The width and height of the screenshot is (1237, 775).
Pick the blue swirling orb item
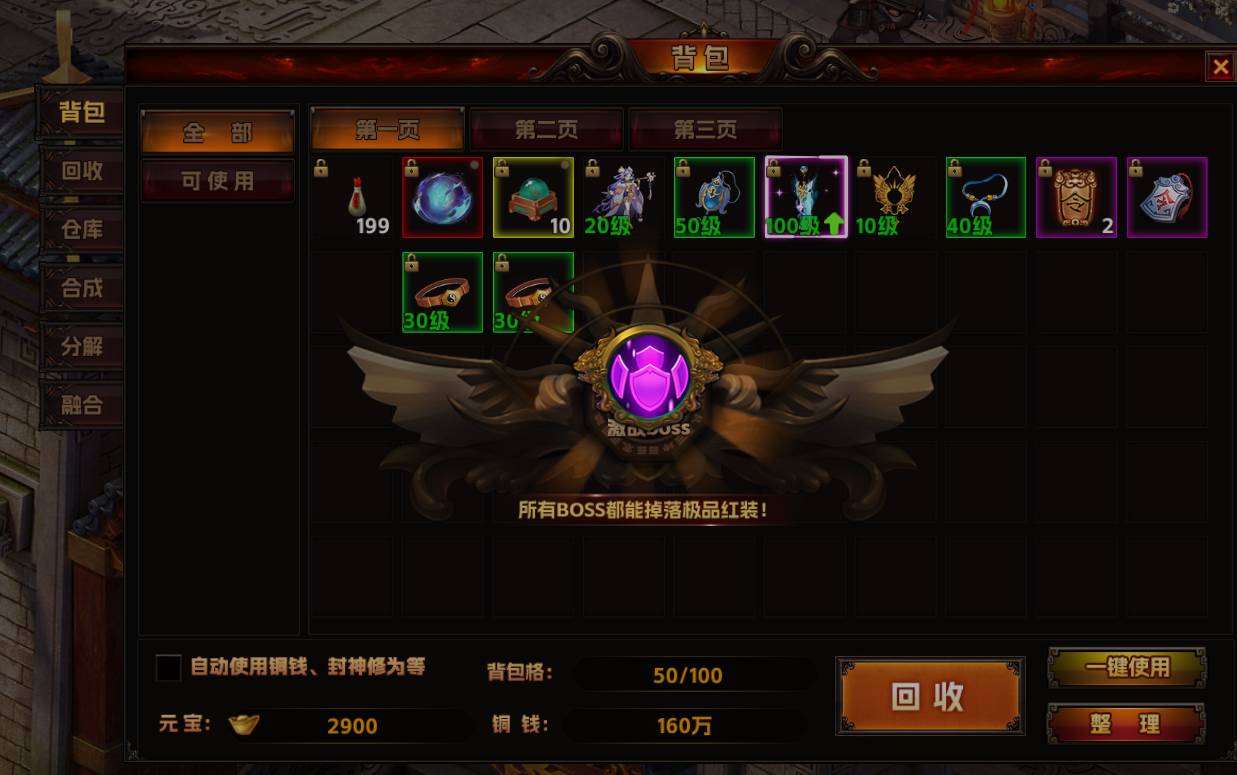[x=443, y=197]
